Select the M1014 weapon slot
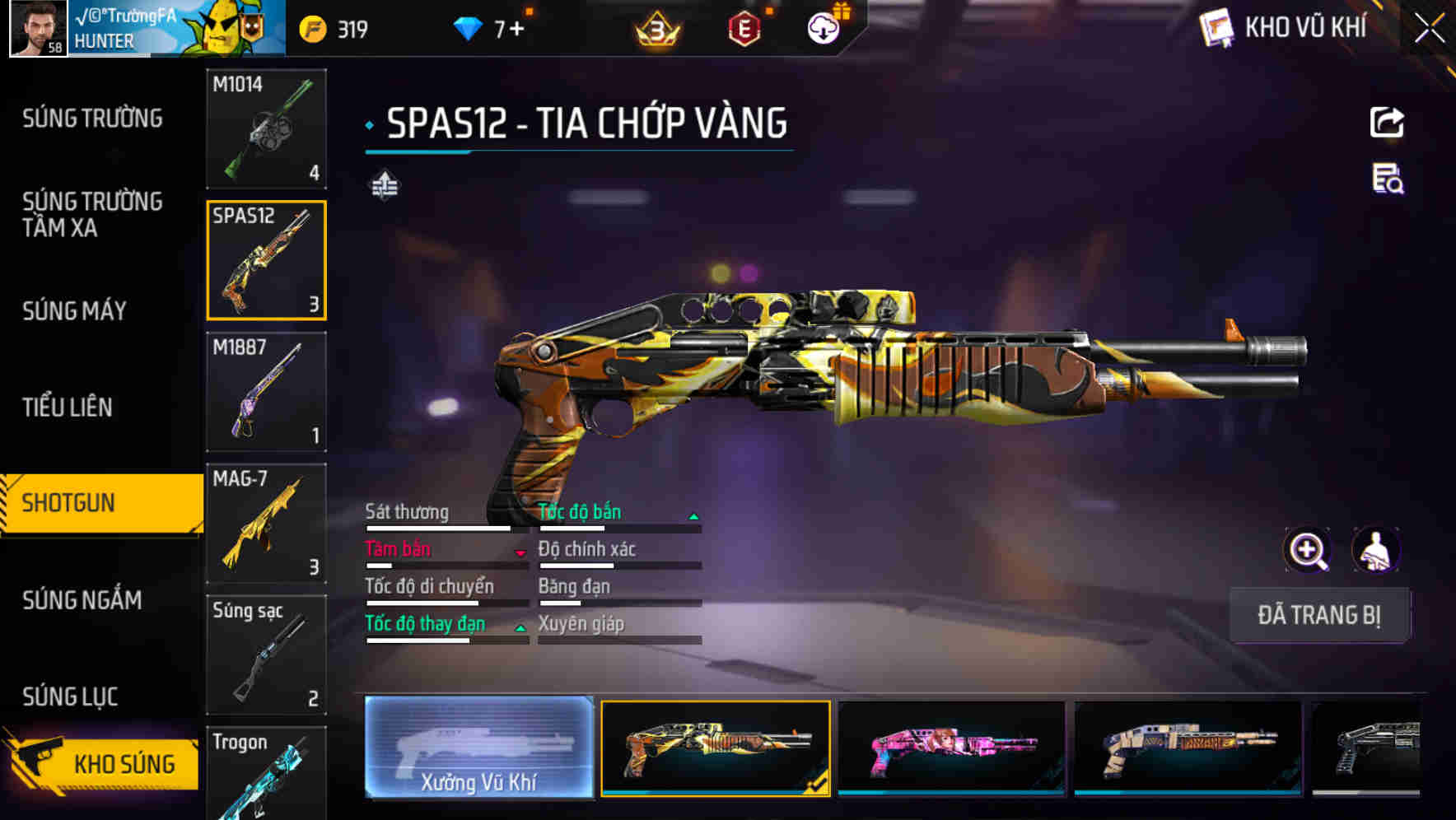The image size is (1456, 820). pyautogui.click(x=266, y=128)
